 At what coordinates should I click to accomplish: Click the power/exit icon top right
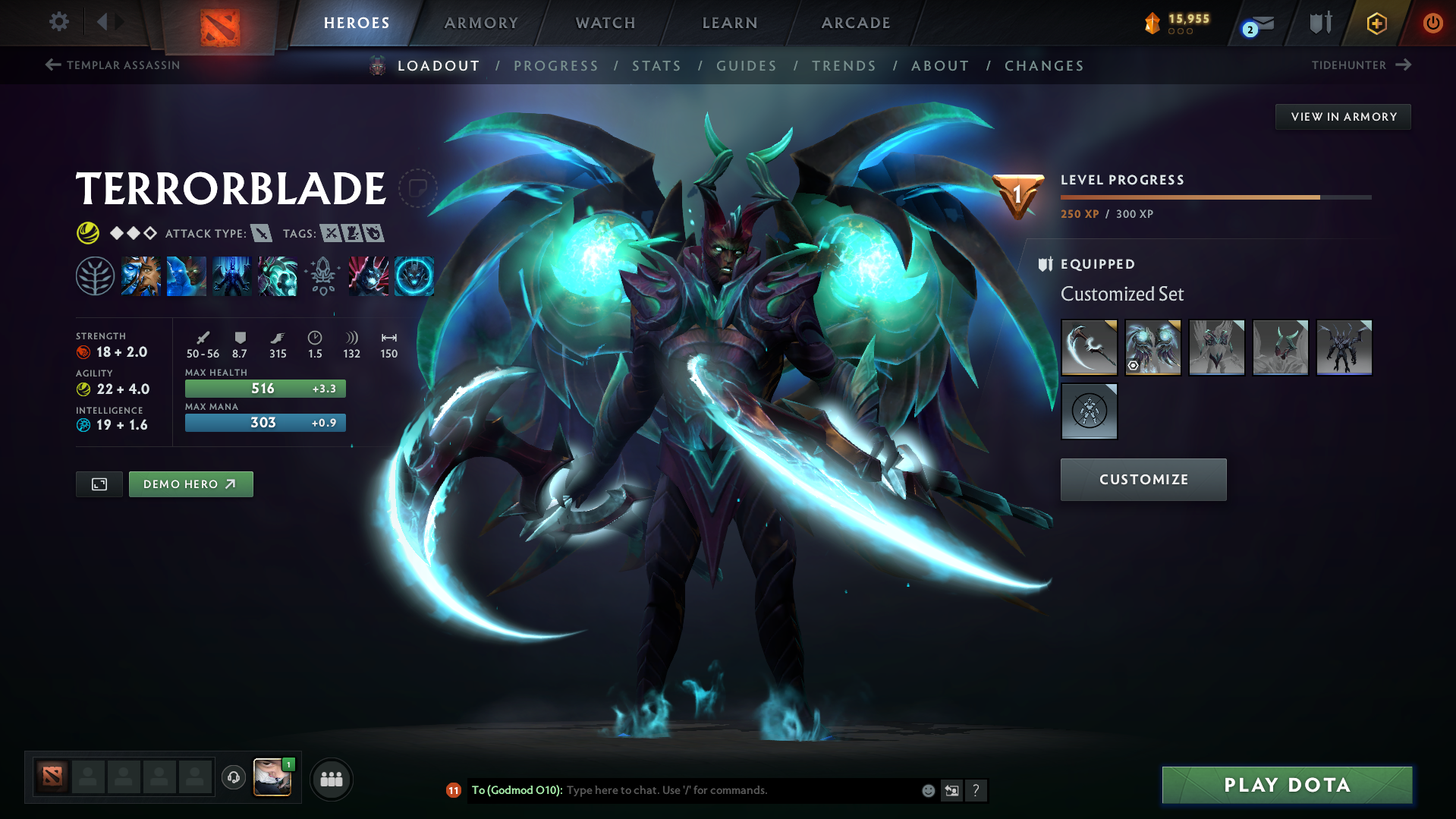tap(1432, 23)
